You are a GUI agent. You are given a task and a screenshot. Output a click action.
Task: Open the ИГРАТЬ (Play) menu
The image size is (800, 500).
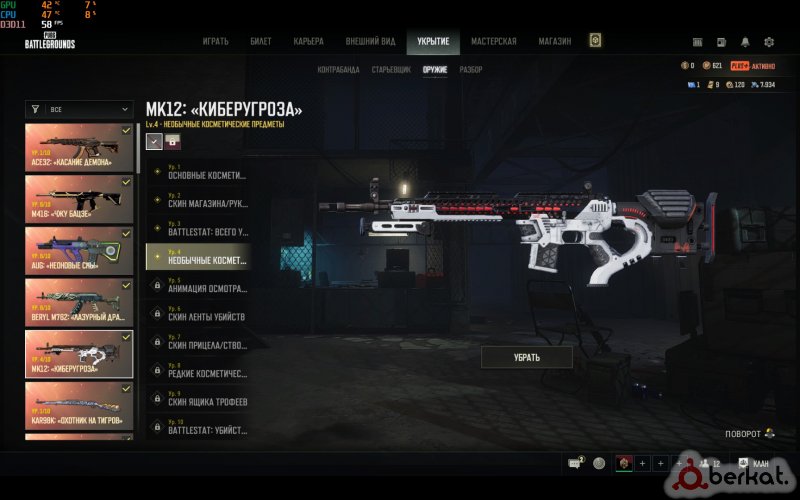pyautogui.click(x=215, y=42)
